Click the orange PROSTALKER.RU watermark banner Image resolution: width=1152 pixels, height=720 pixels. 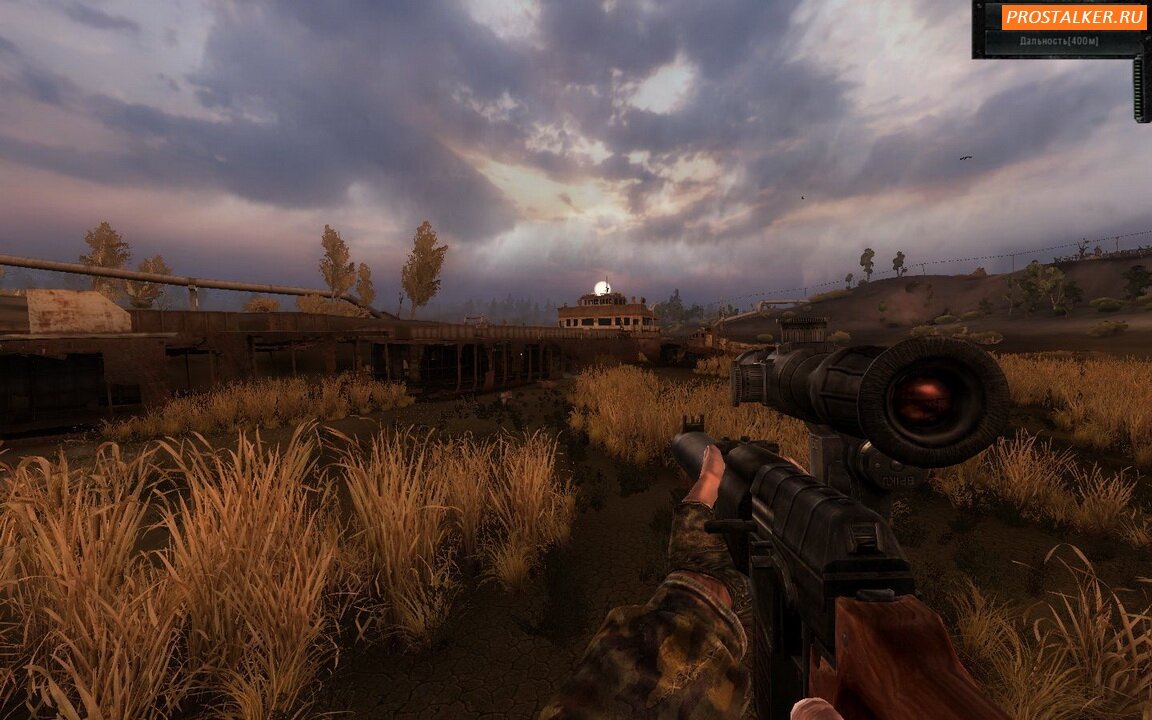click(1074, 16)
